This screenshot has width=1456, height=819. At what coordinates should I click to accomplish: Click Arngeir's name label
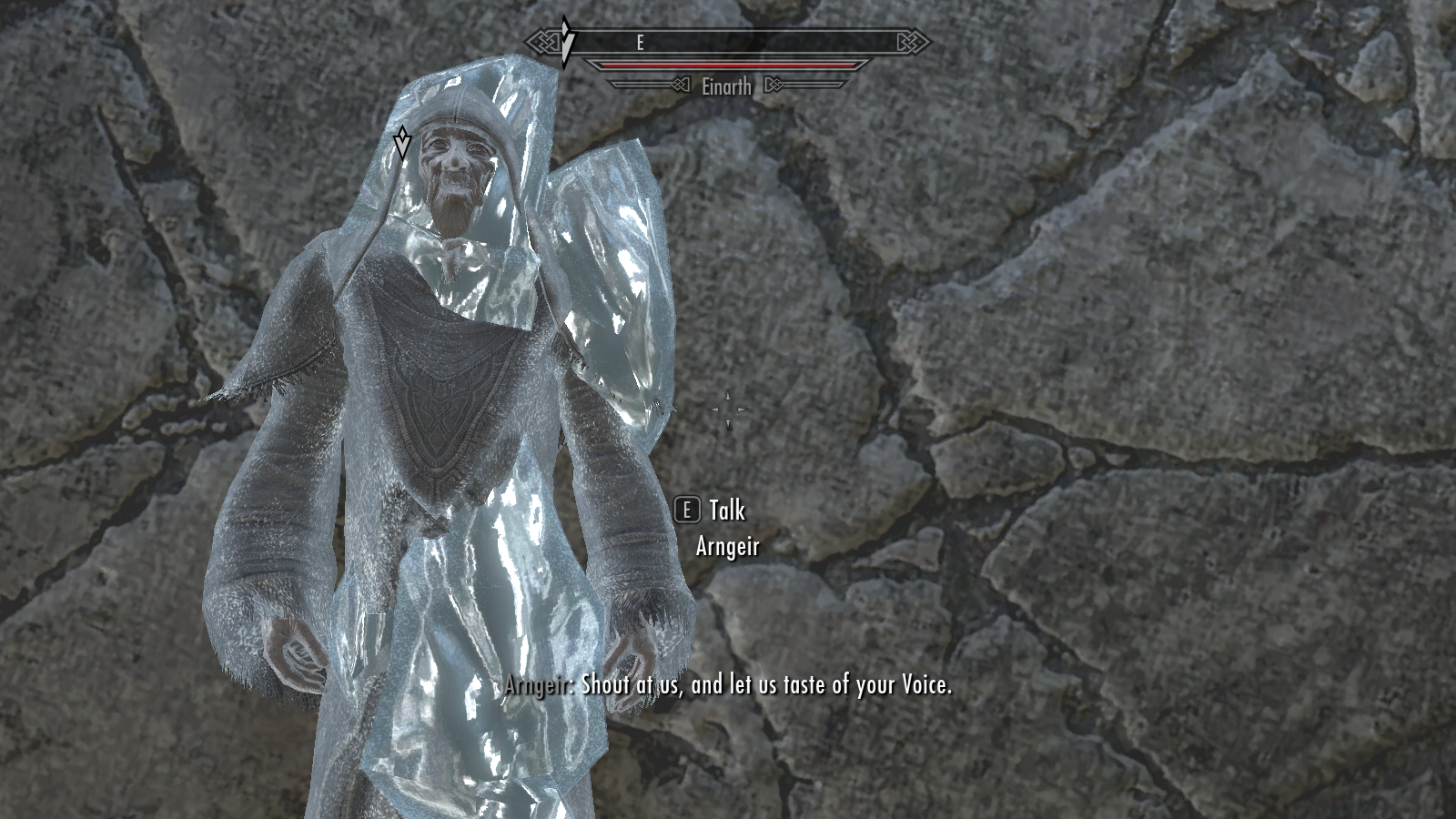728,548
